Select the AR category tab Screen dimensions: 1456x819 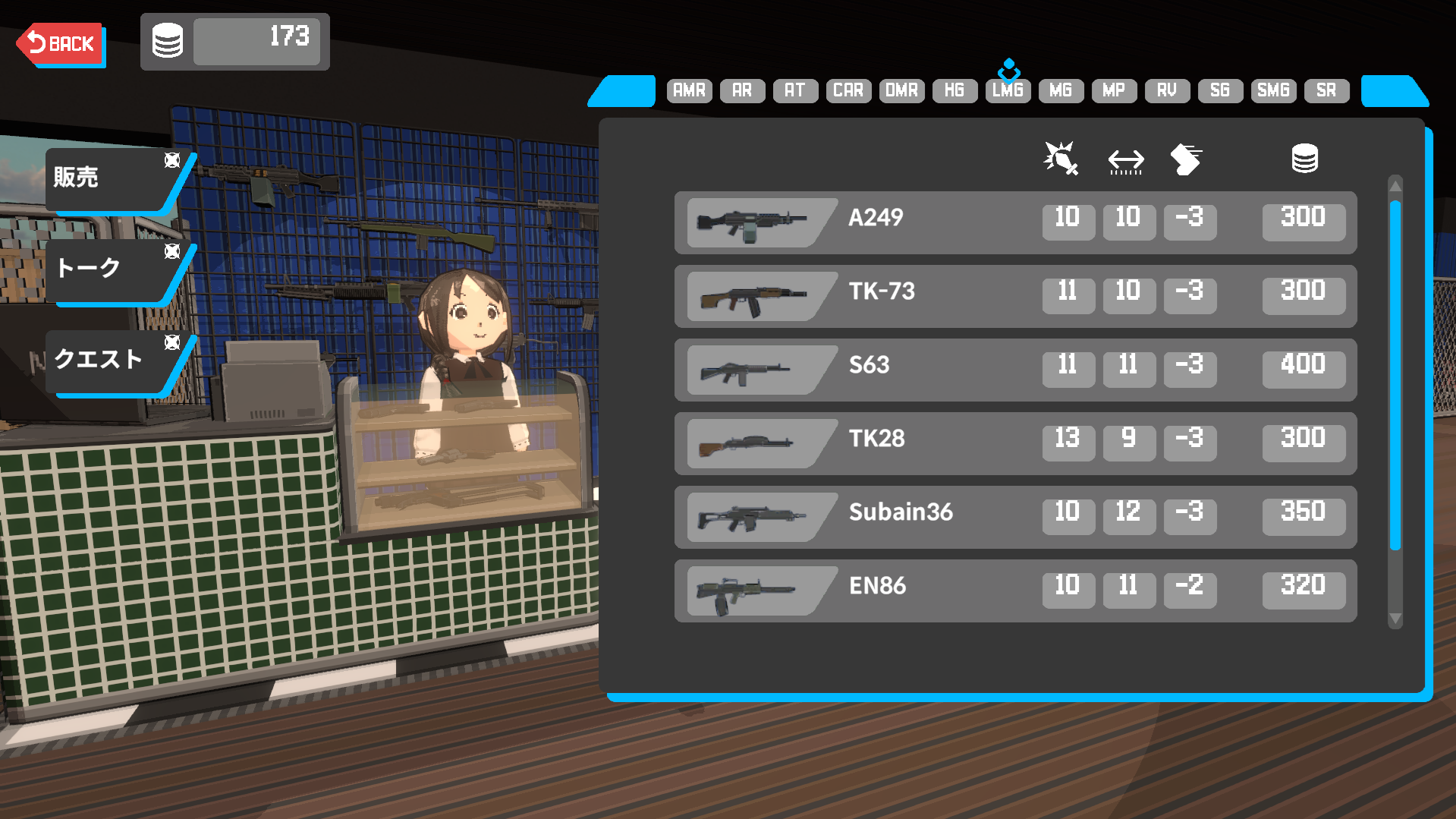[x=742, y=90]
